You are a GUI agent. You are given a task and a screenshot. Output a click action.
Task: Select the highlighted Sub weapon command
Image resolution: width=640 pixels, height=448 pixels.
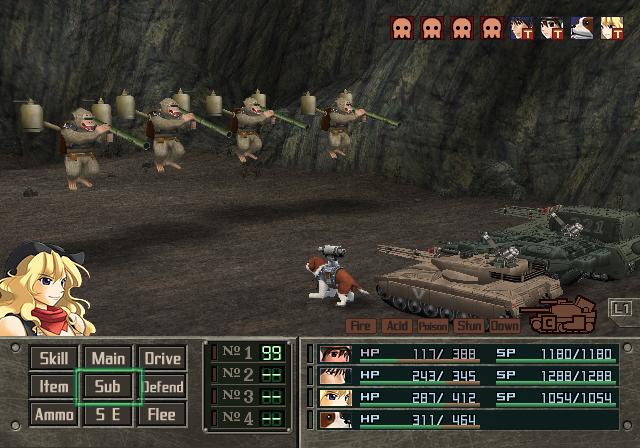coord(108,386)
